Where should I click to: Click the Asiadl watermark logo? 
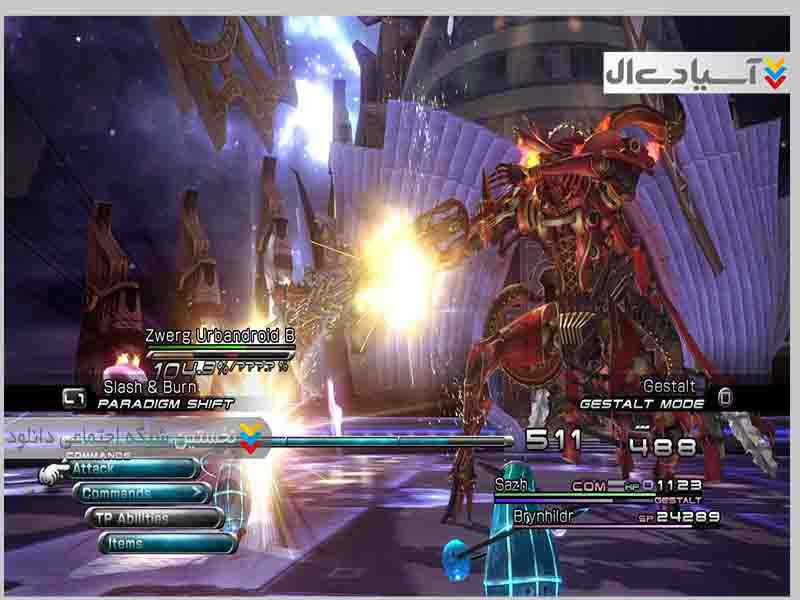tap(696, 73)
